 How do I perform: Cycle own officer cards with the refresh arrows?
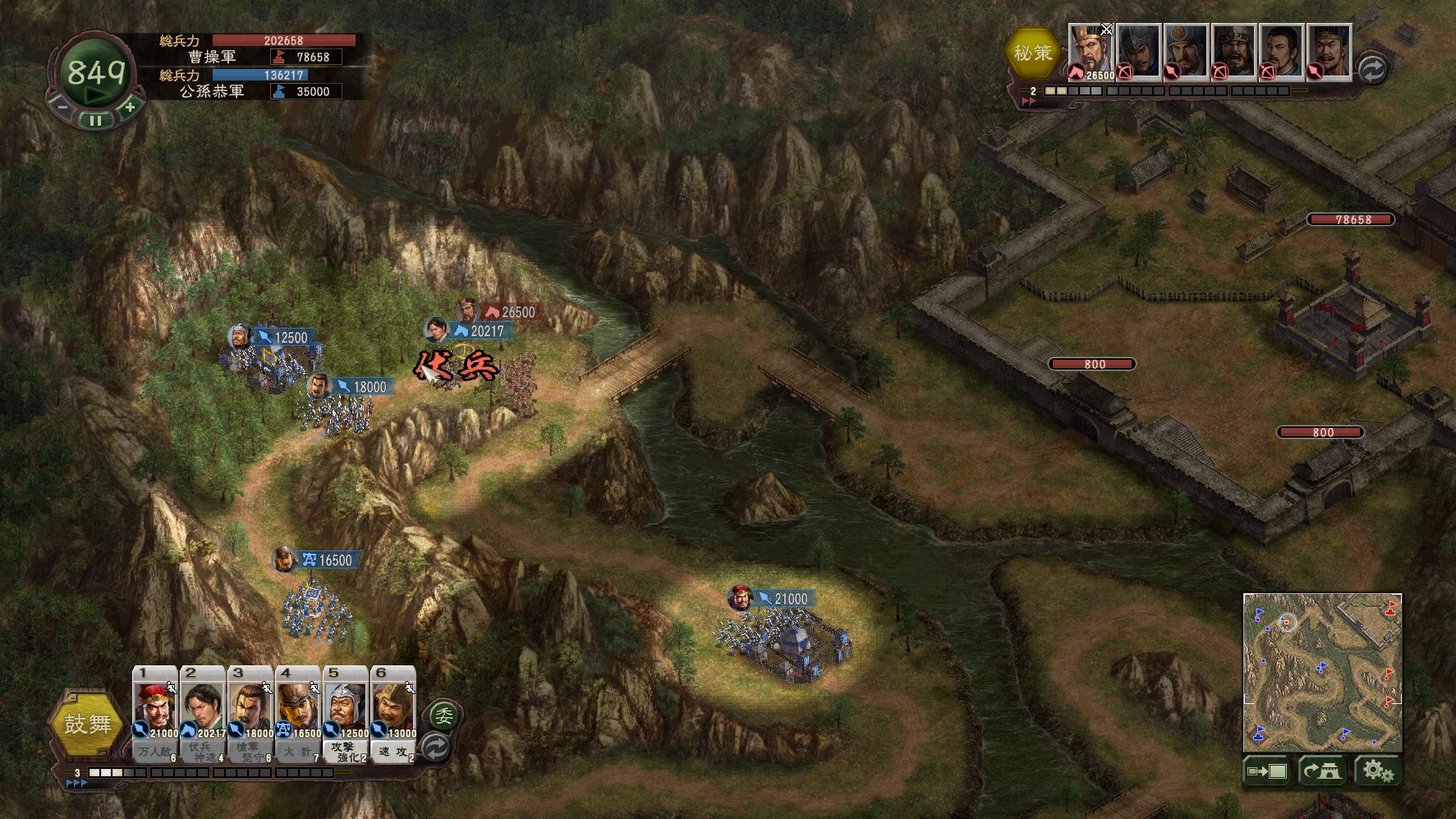point(434,748)
